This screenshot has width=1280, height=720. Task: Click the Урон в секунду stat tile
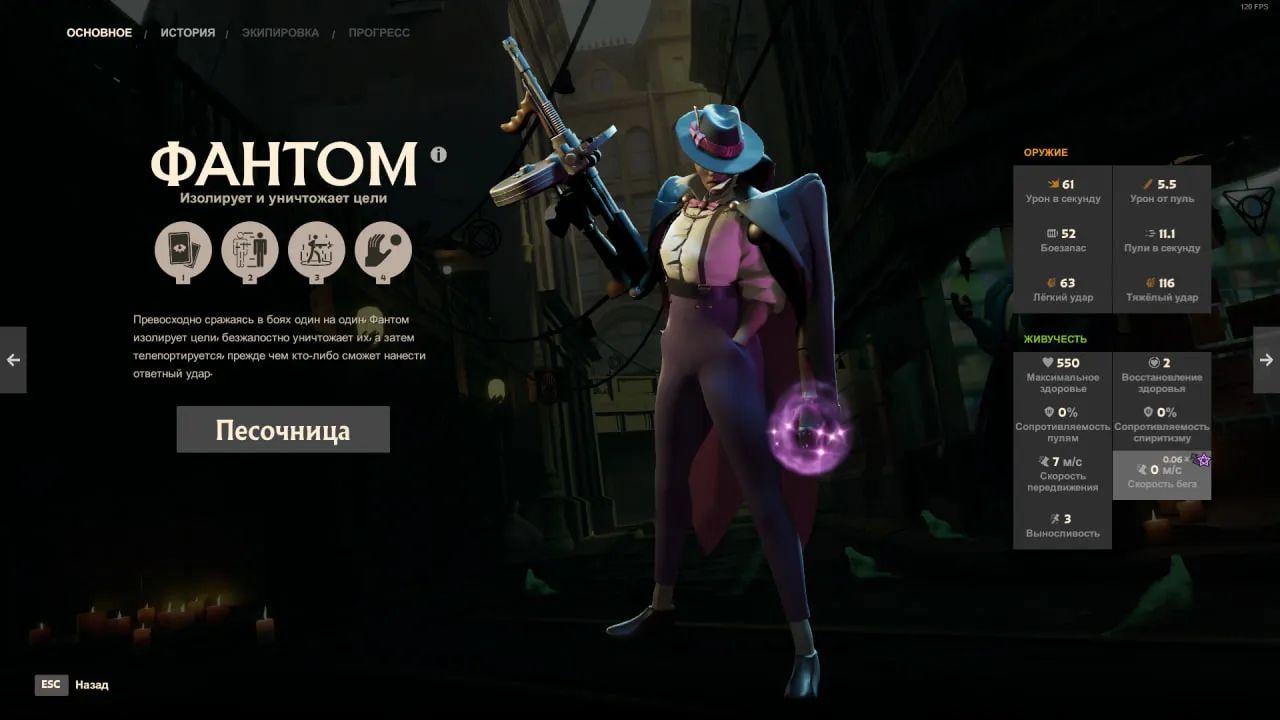1063,190
